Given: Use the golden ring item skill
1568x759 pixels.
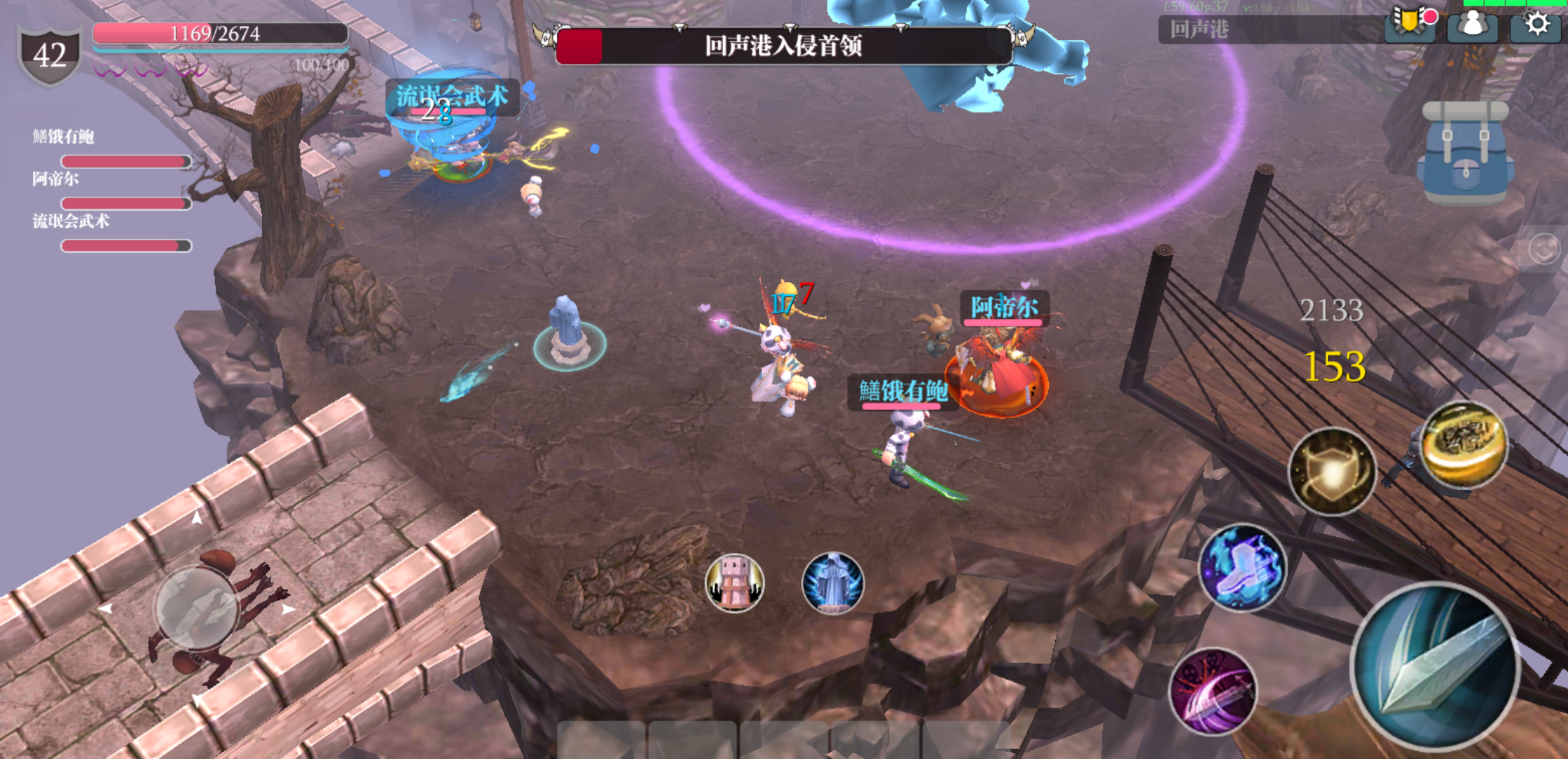Looking at the screenshot, I should click(1464, 444).
